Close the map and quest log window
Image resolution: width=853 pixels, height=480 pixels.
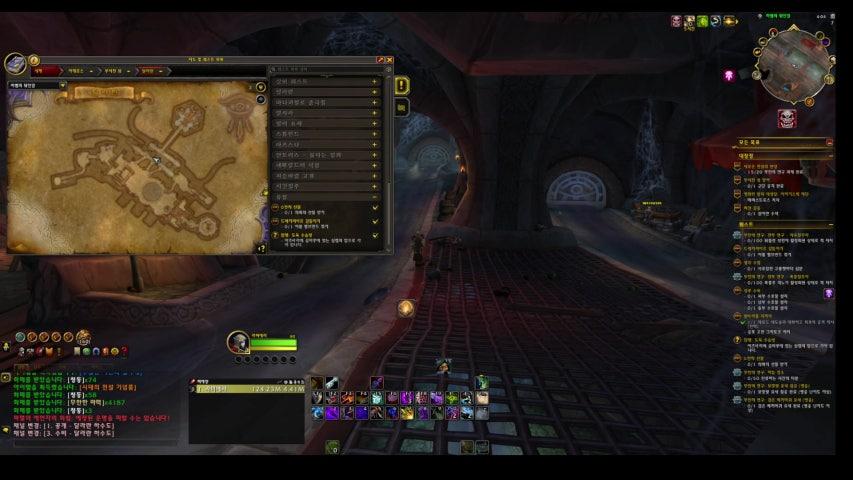[x=389, y=60]
